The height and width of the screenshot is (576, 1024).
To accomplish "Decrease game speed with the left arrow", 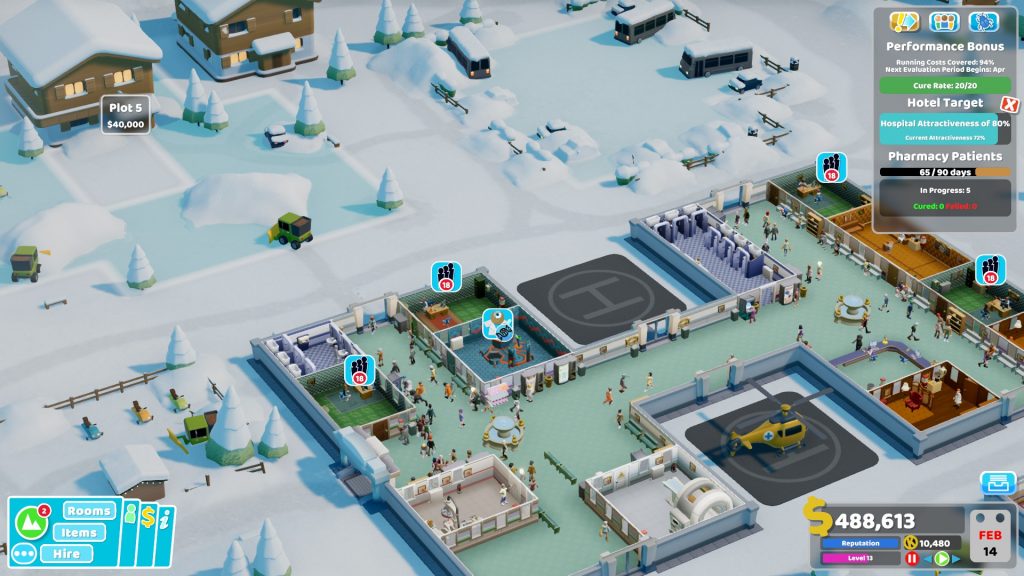I will click(x=927, y=559).
